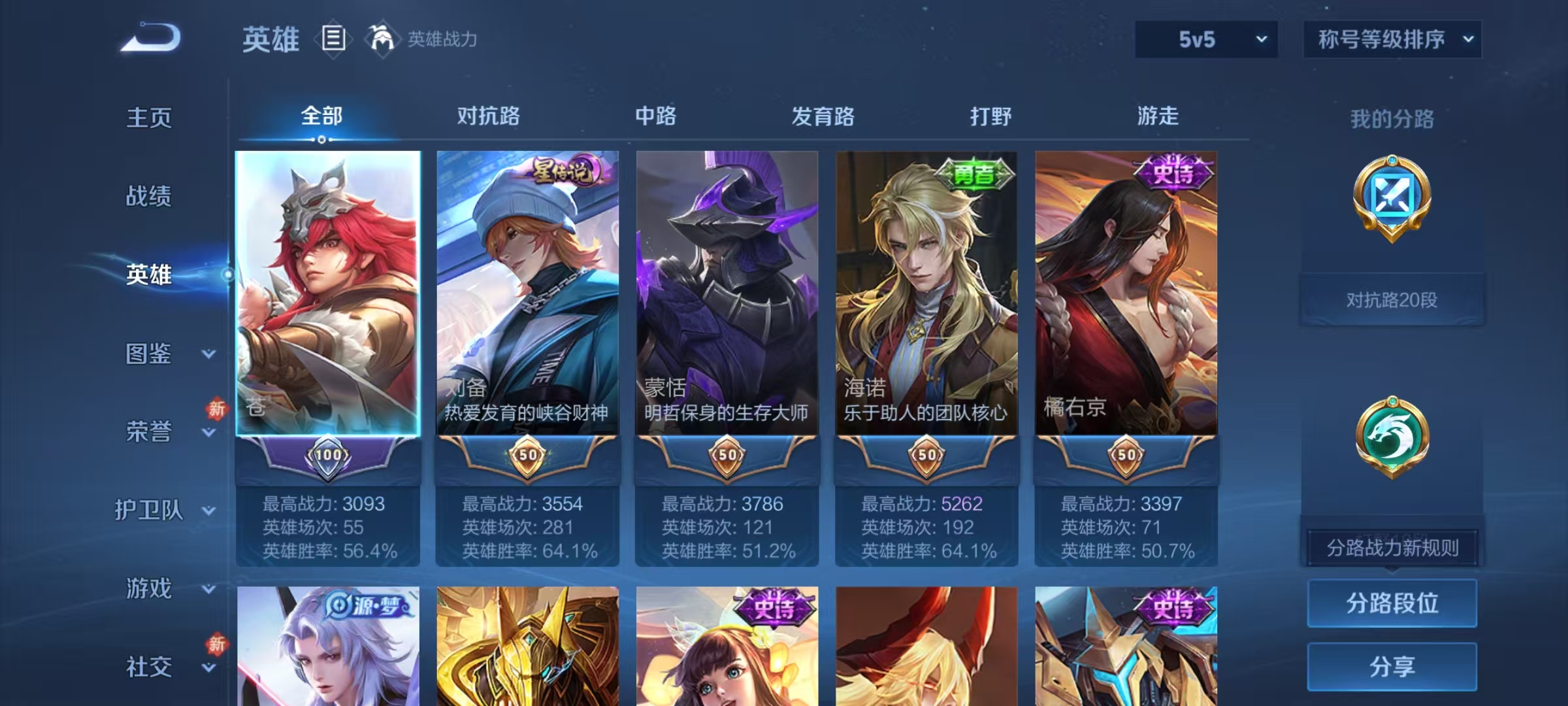The image size is (1568, 706).
Task: Open the 分路段位 panel
Action: (1392, 603)
